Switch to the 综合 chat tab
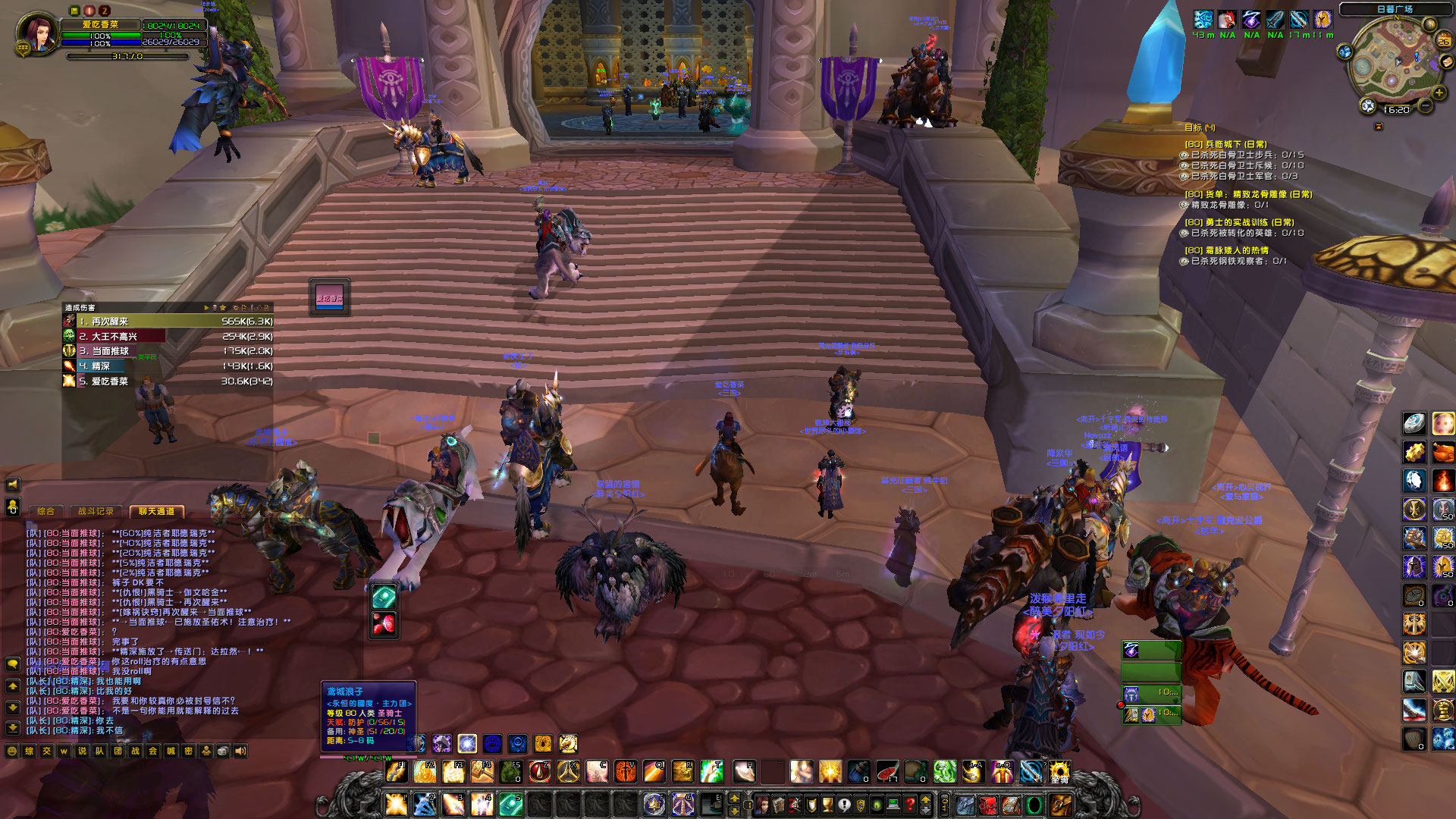 45,512
